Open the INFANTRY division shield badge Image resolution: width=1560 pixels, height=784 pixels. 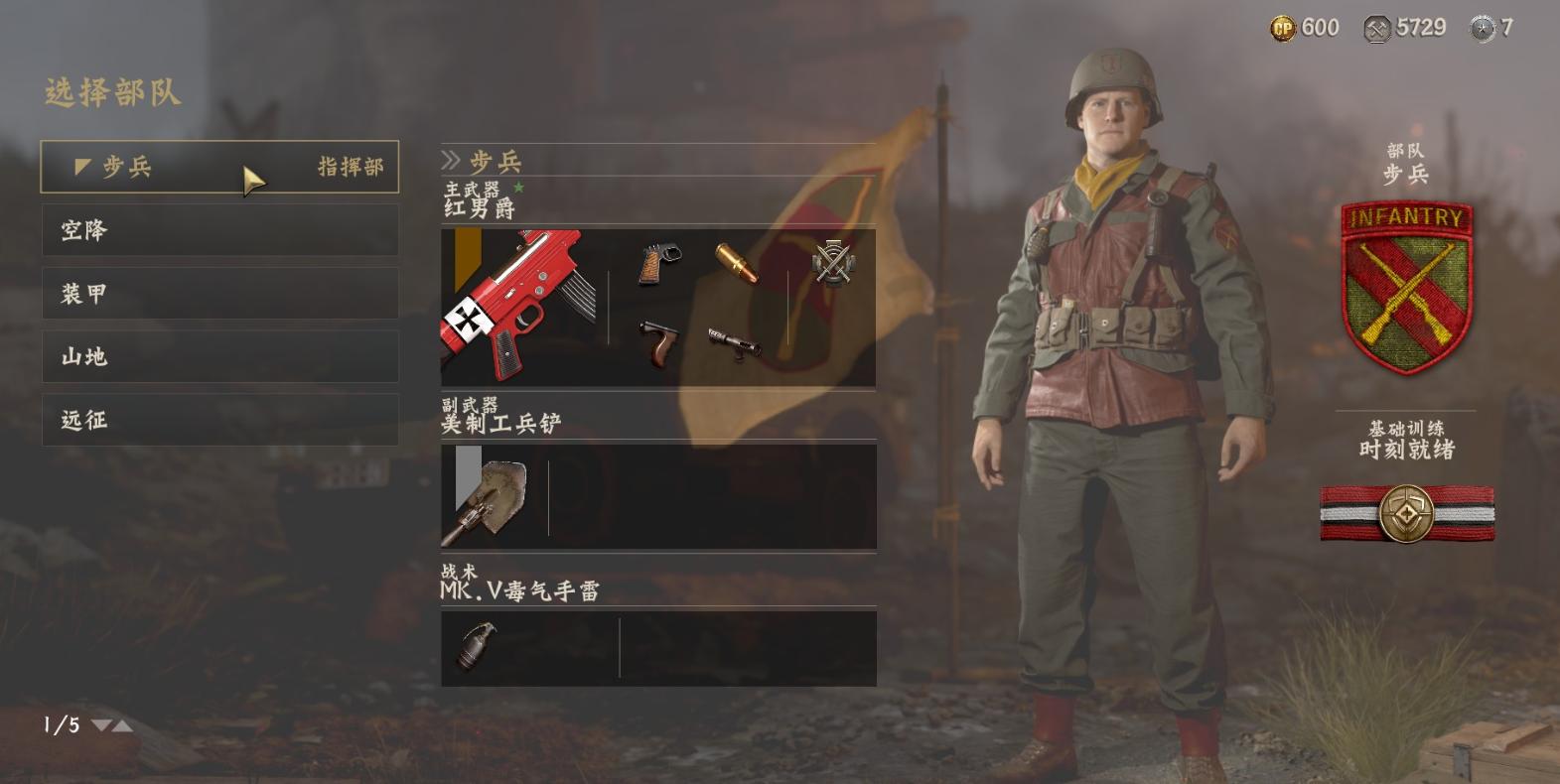[x=1405, y=286]
